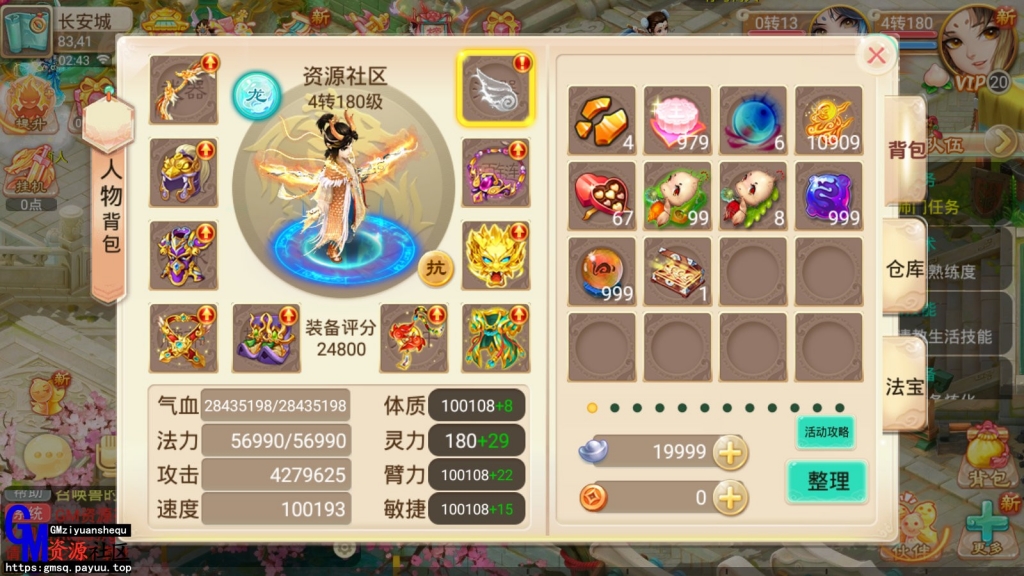Click the 抗 resistance button
Screen dimensions: 1024x576
[435, 268]
